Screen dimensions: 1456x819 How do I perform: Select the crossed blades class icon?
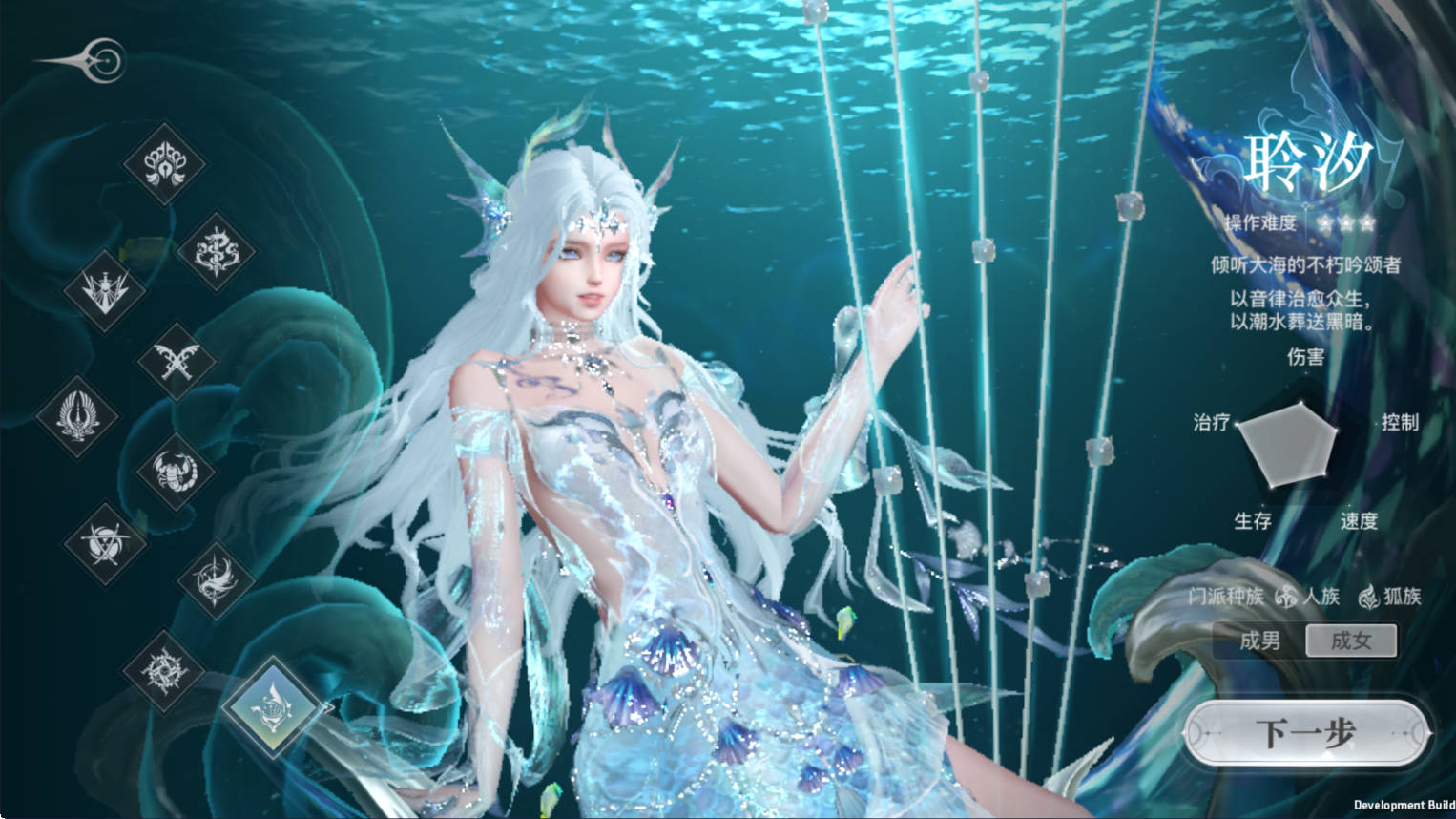[177, 361]
